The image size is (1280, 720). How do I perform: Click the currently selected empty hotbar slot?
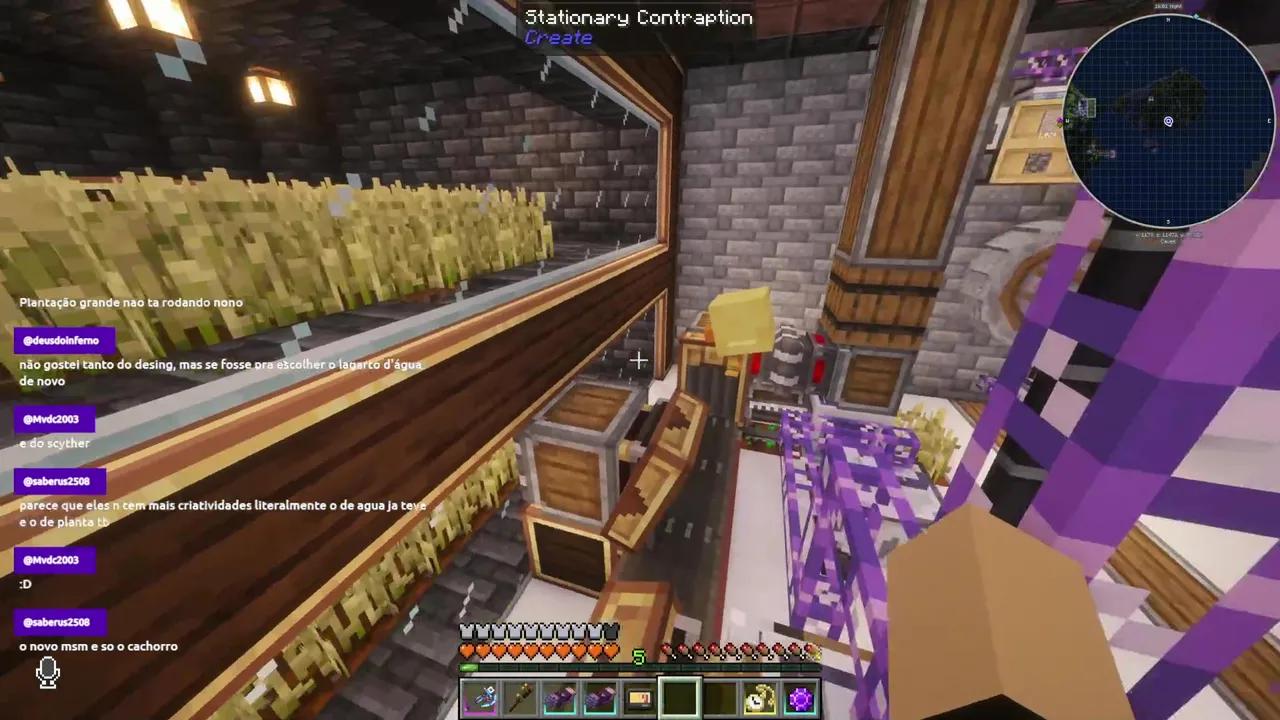click(678, 698)
